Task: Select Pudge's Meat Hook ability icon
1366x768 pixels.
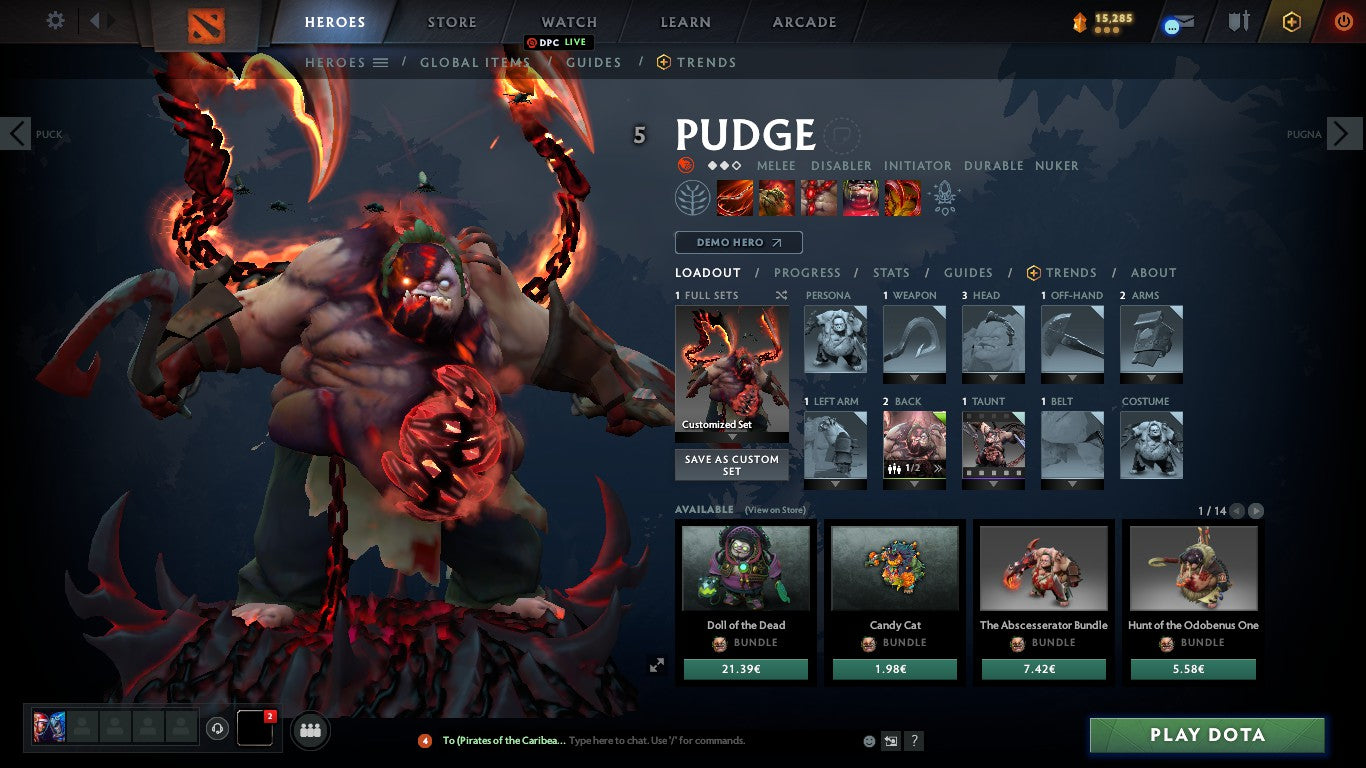Action: point(735,197)
